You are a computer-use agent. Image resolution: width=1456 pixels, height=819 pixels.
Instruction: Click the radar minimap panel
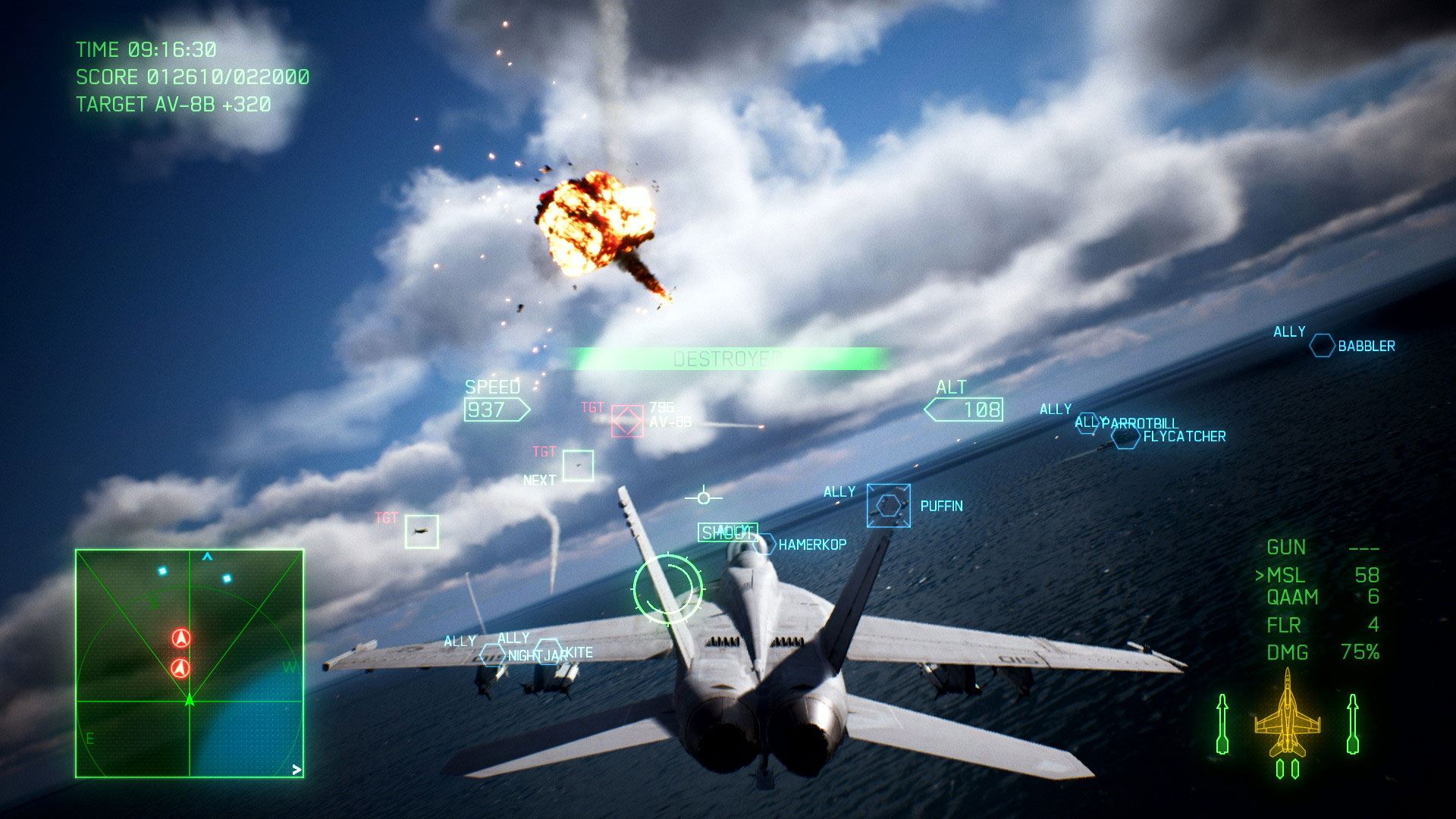pyautogui.click(x=190, y=664)
